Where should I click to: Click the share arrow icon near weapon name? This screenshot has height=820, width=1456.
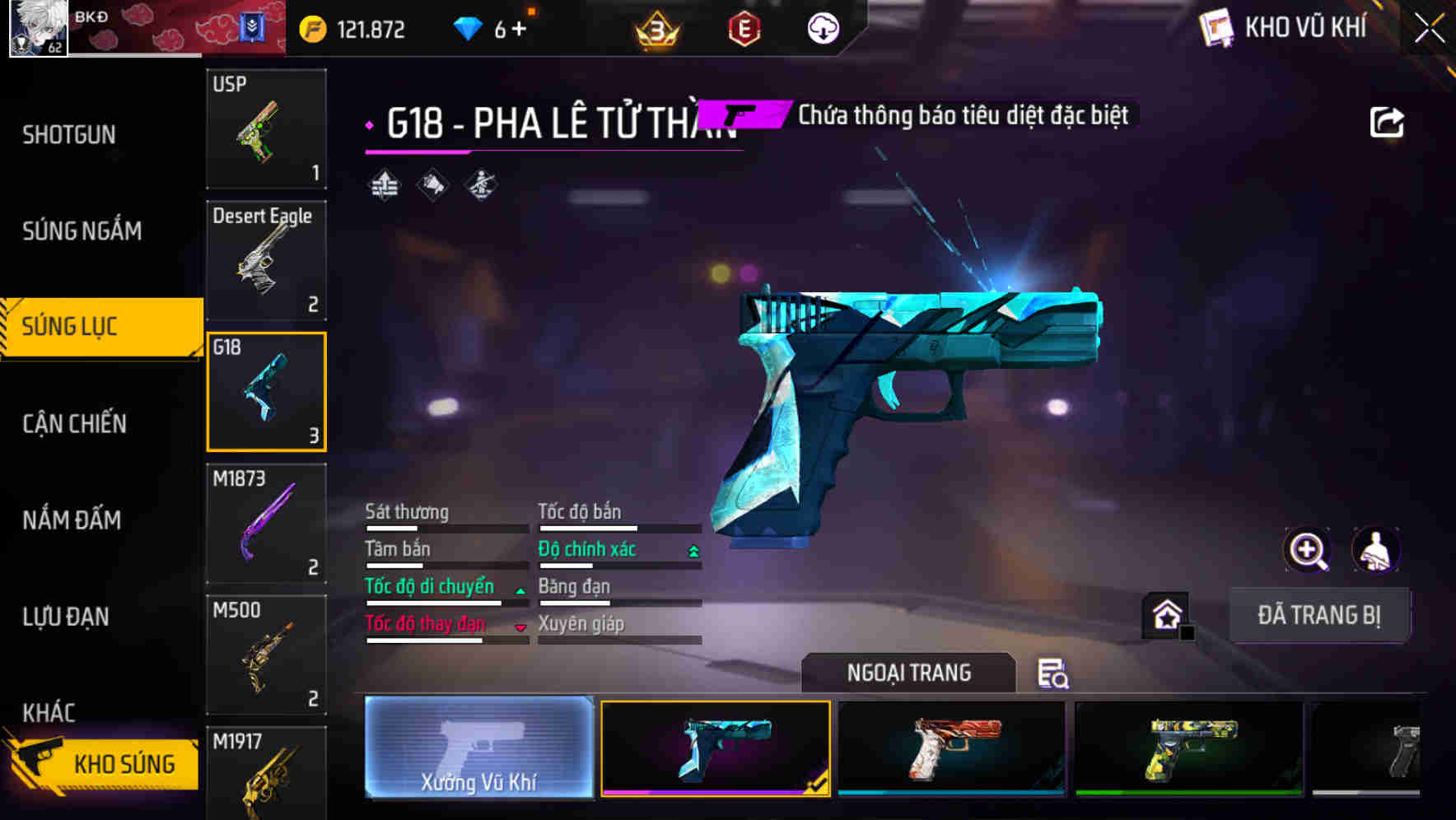pos(1388,121)
